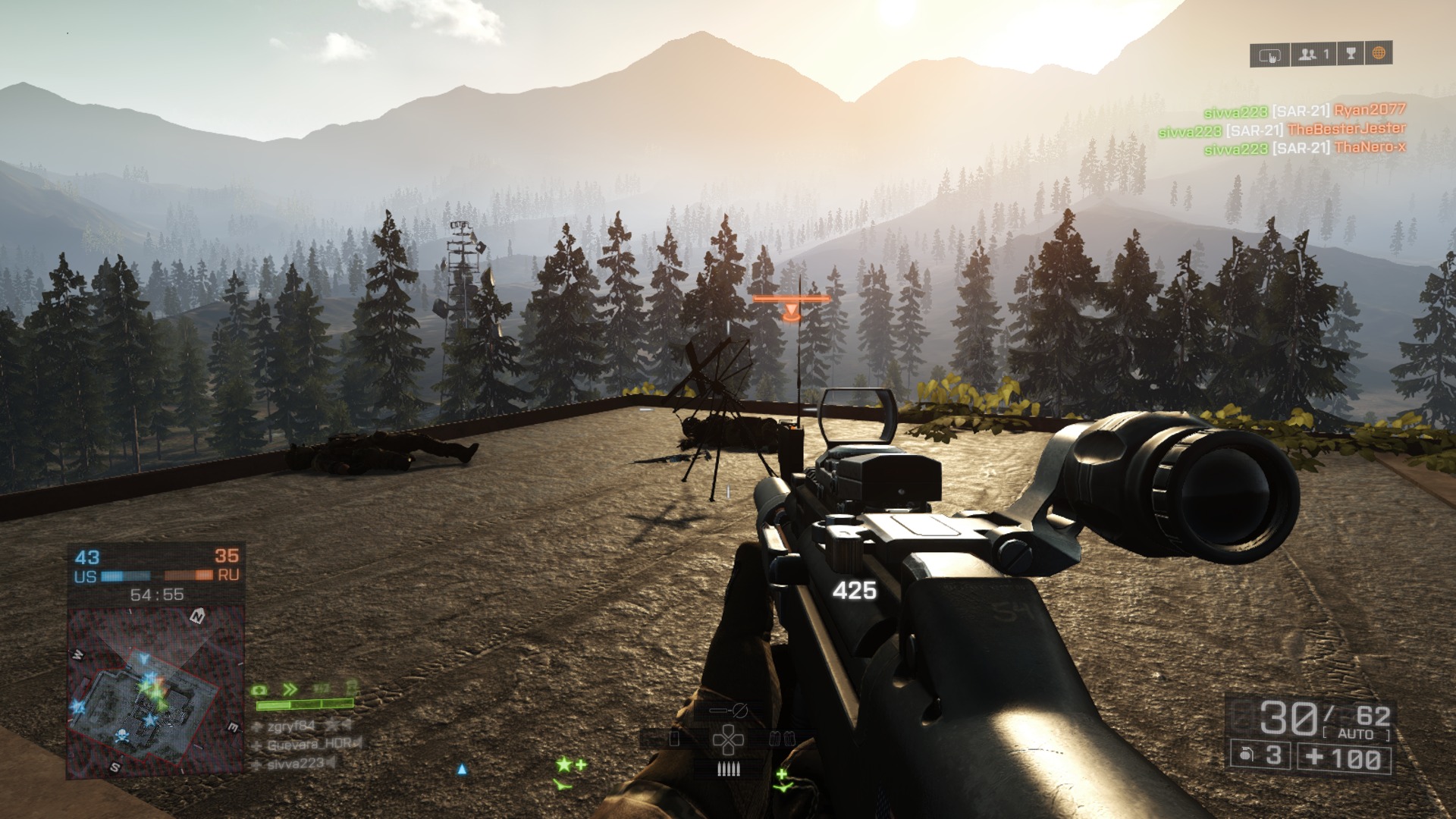Image resolution: width=1456 pixels, height=819 pixels.
Task: Select the screen pointer icon
Action: click(1269, 55)
